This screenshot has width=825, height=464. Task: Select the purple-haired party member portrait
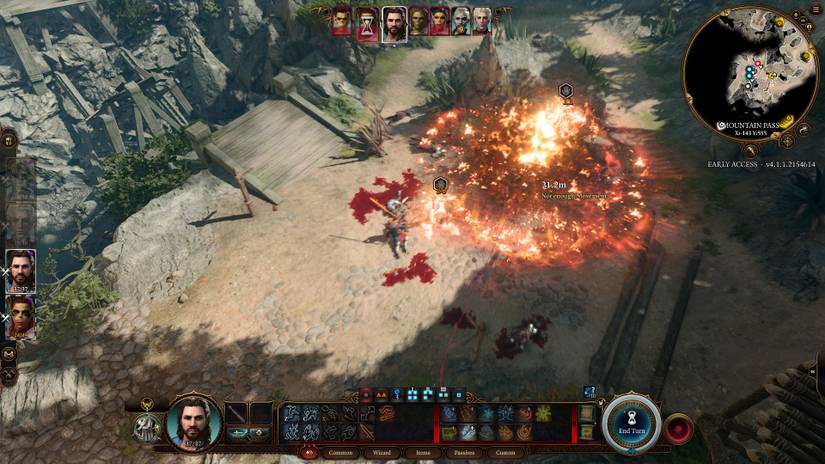[20, 317]
